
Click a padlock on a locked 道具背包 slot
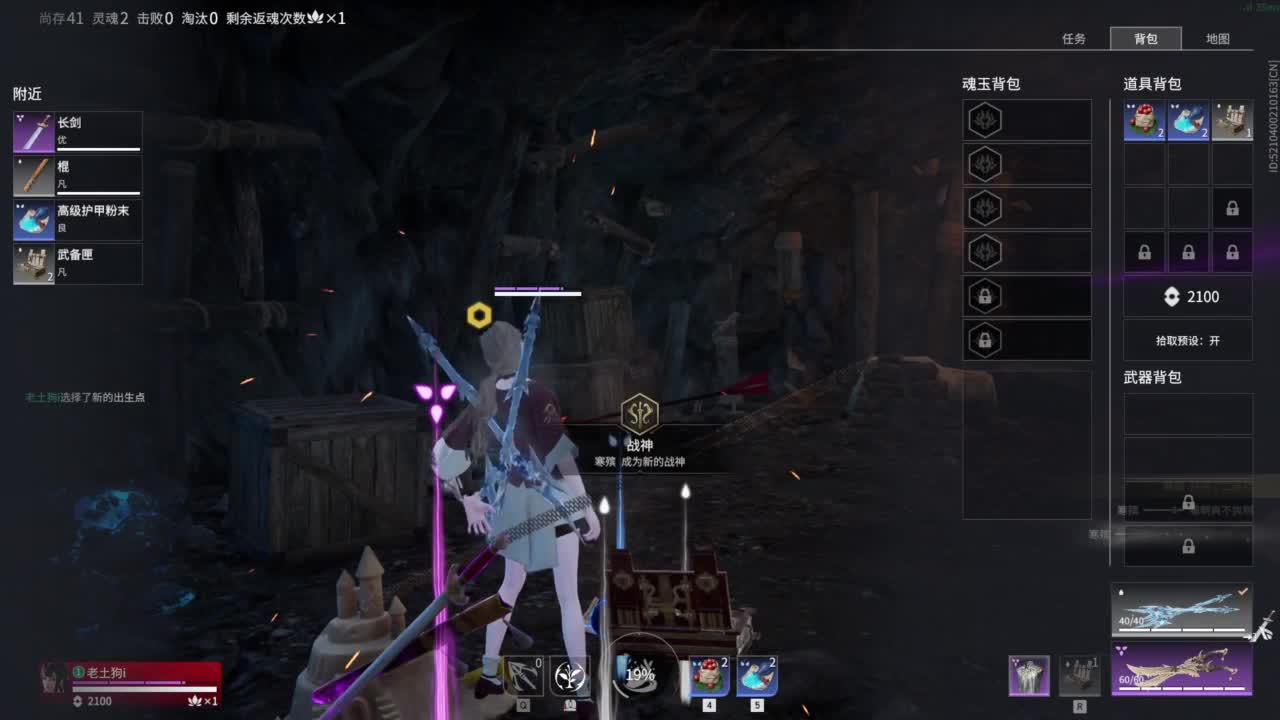point(1233,208)
